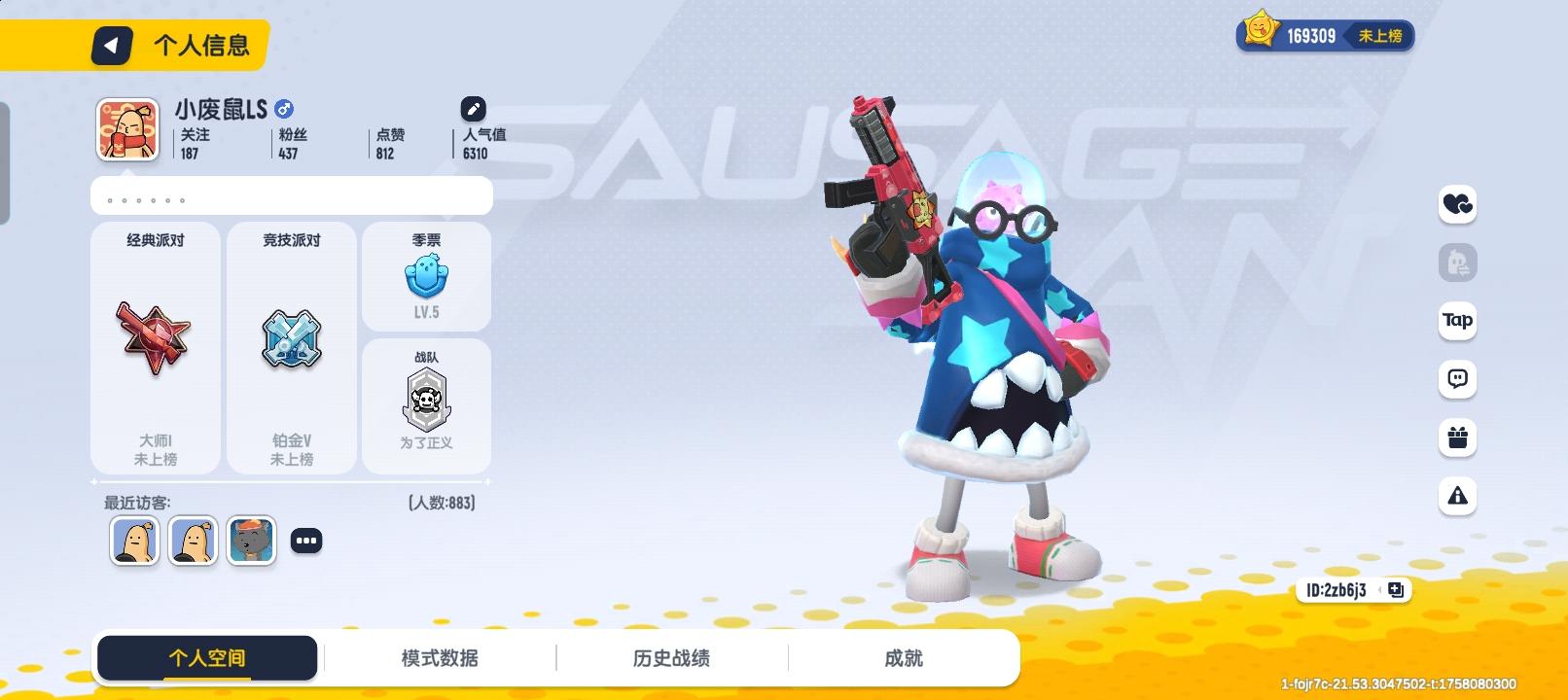Copy the player ID with the copy icon
Viewport: 1568px width, 700px height.
click(x=1395, y=589)
